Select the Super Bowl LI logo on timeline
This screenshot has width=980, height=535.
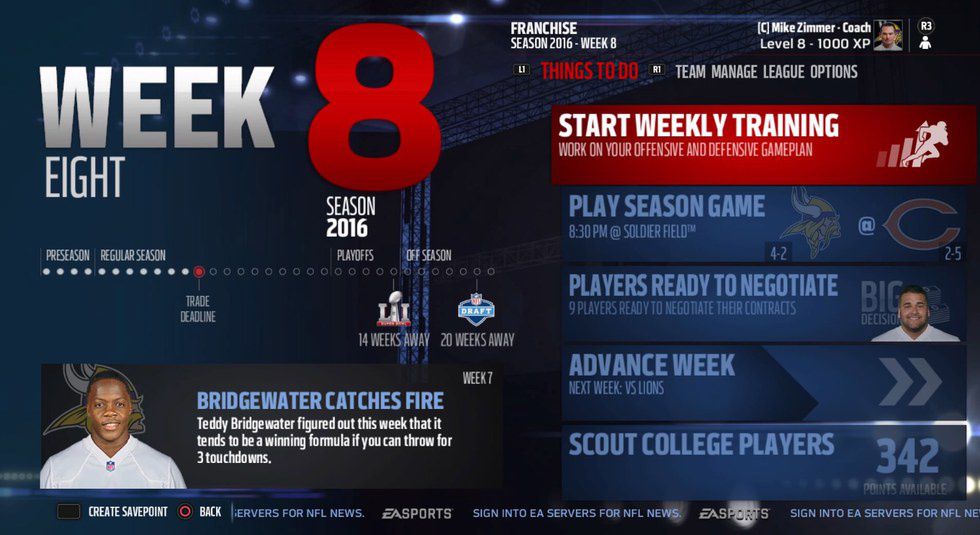393,310
